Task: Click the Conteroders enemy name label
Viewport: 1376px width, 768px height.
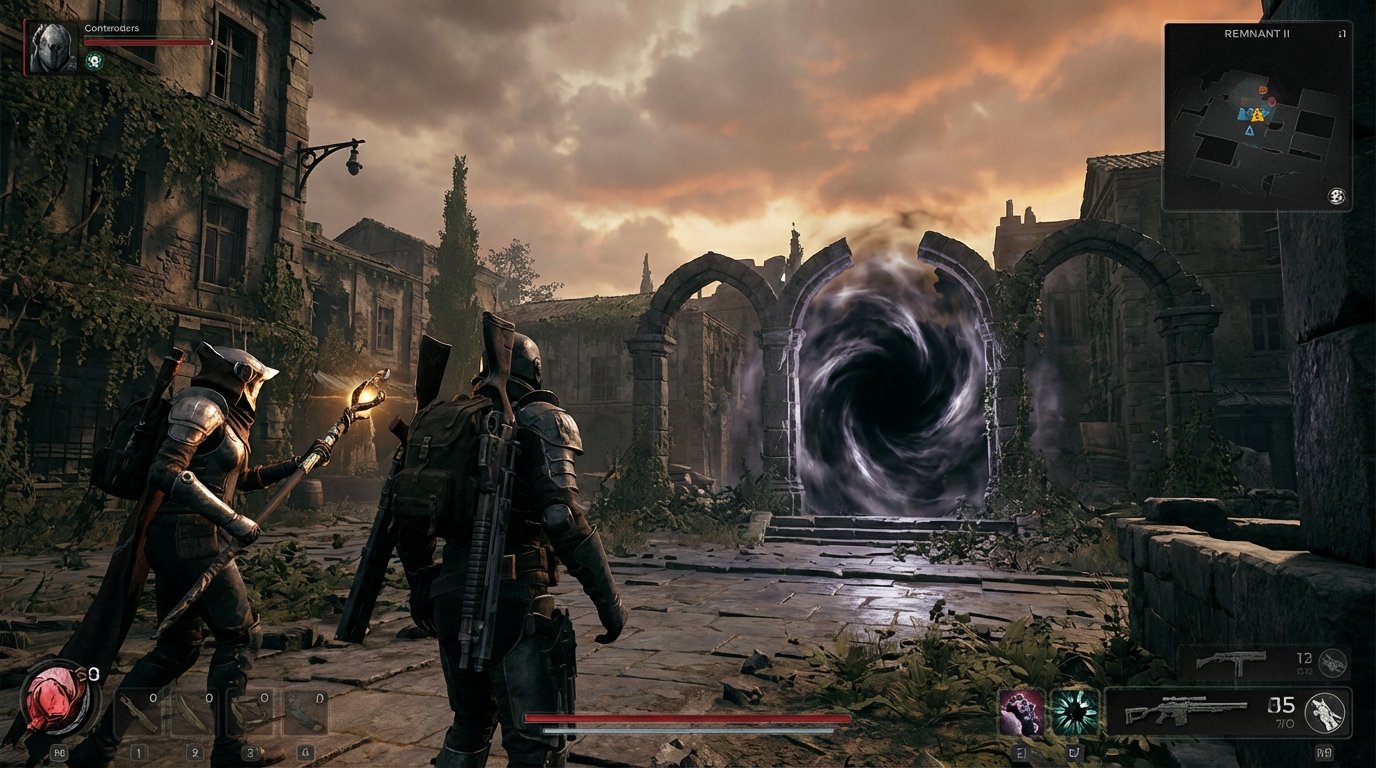Action: point(112,30)
